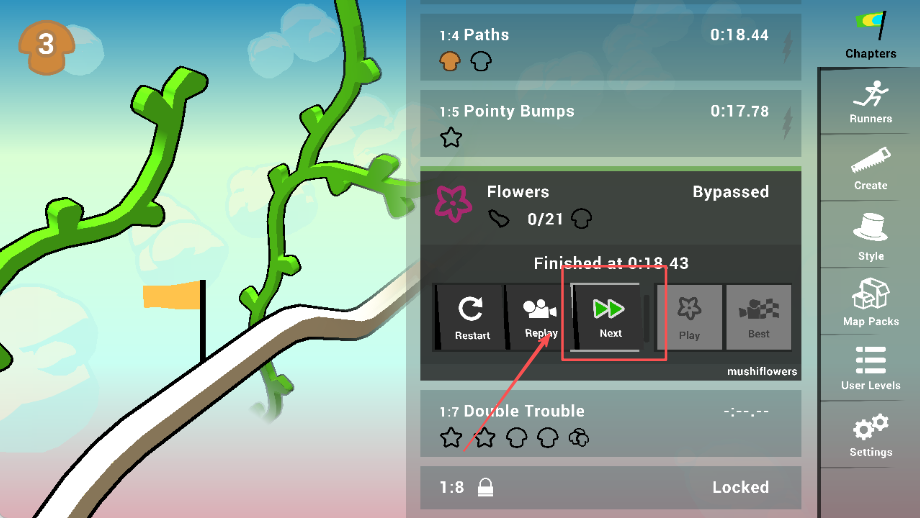Go to the Next level

click(609, 317)
